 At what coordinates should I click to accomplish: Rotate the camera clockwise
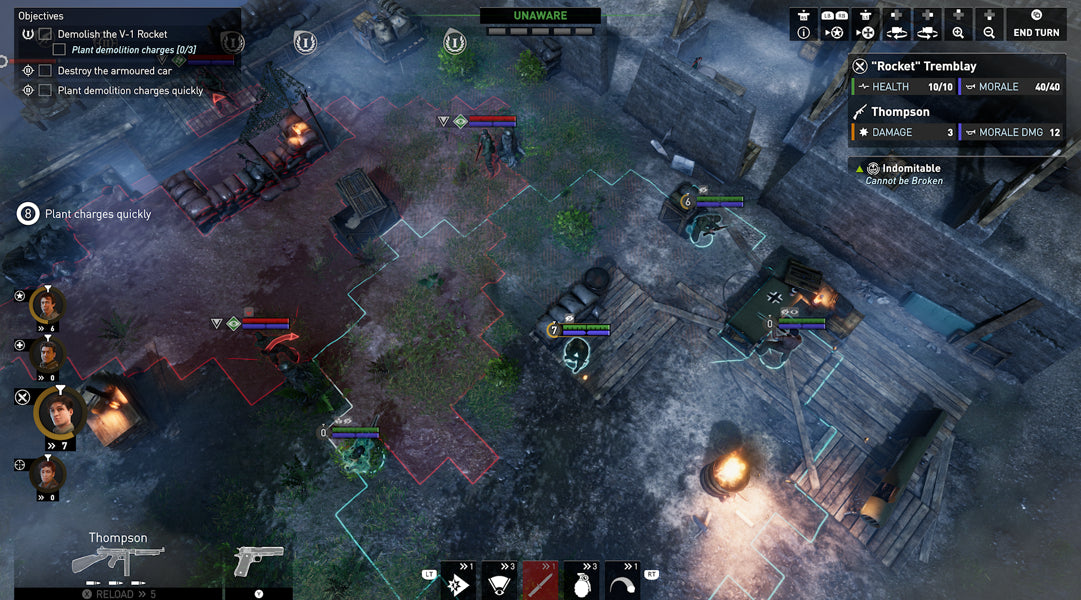927,24
